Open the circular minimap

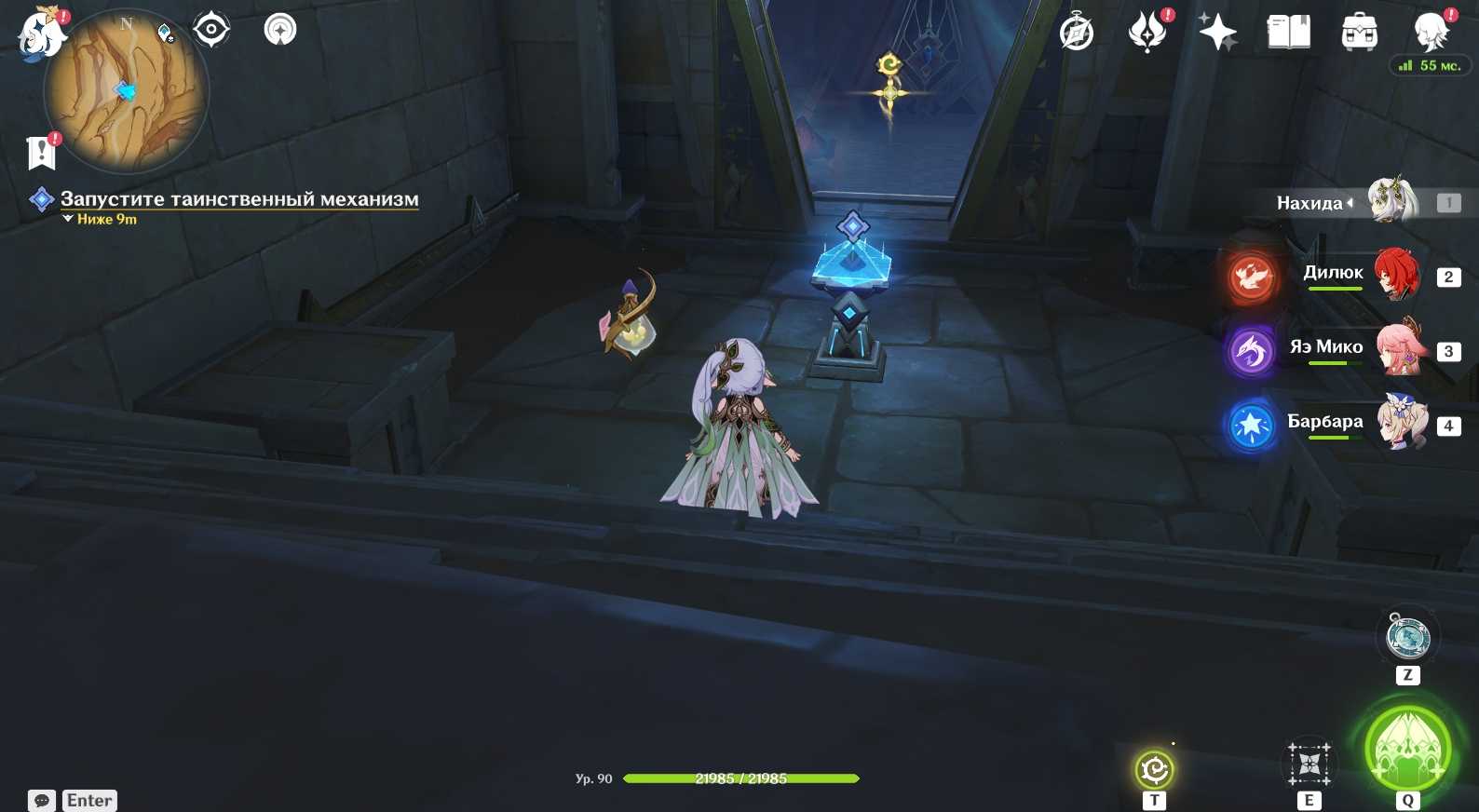click(127, 91)
